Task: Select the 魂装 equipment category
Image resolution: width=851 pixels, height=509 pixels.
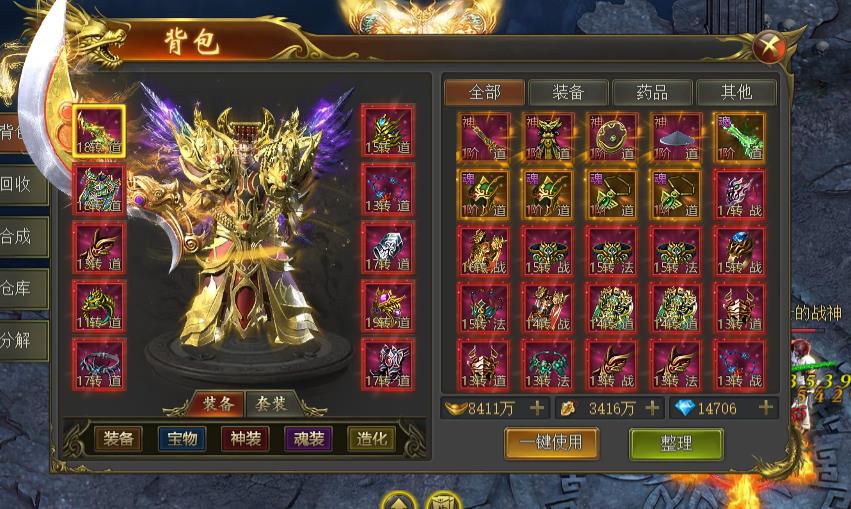Action: (308, 439)
